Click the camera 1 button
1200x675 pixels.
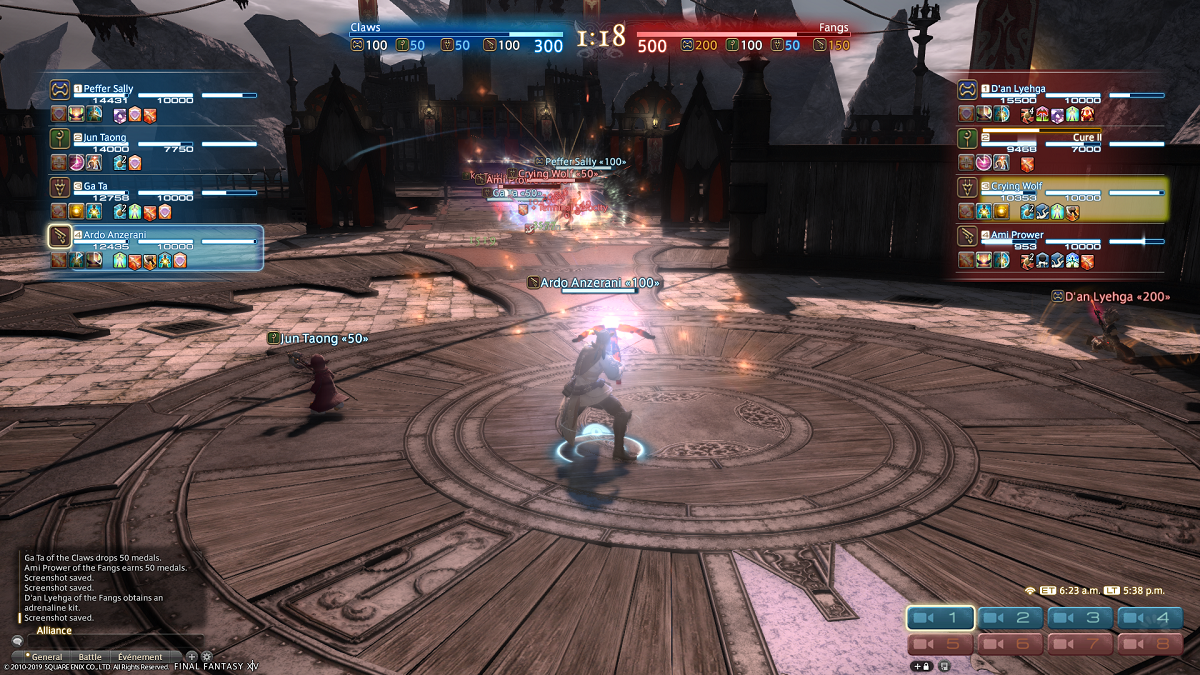coord(940,619)
